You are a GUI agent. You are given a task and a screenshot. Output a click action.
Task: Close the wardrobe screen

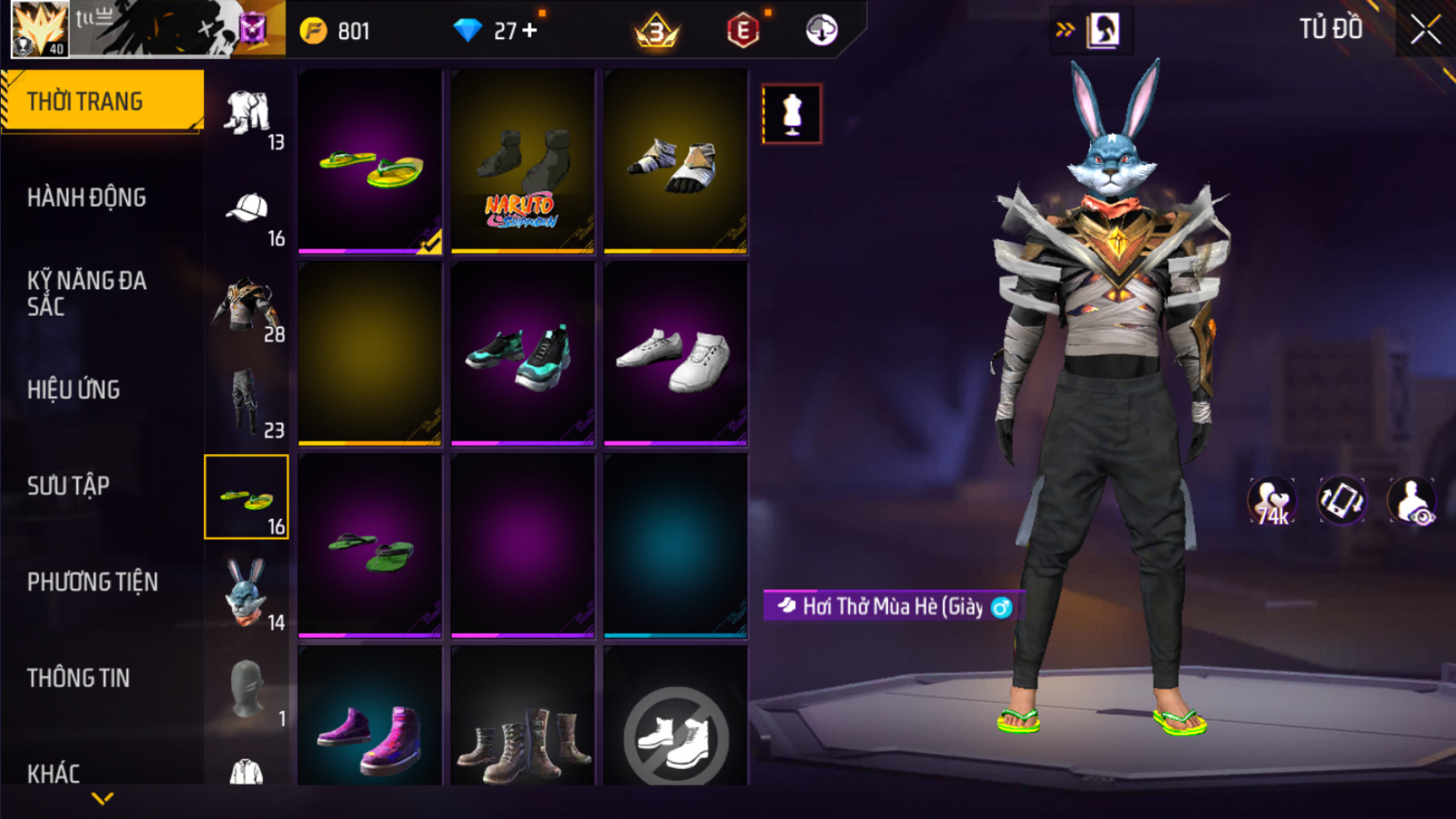point(1425,30)
